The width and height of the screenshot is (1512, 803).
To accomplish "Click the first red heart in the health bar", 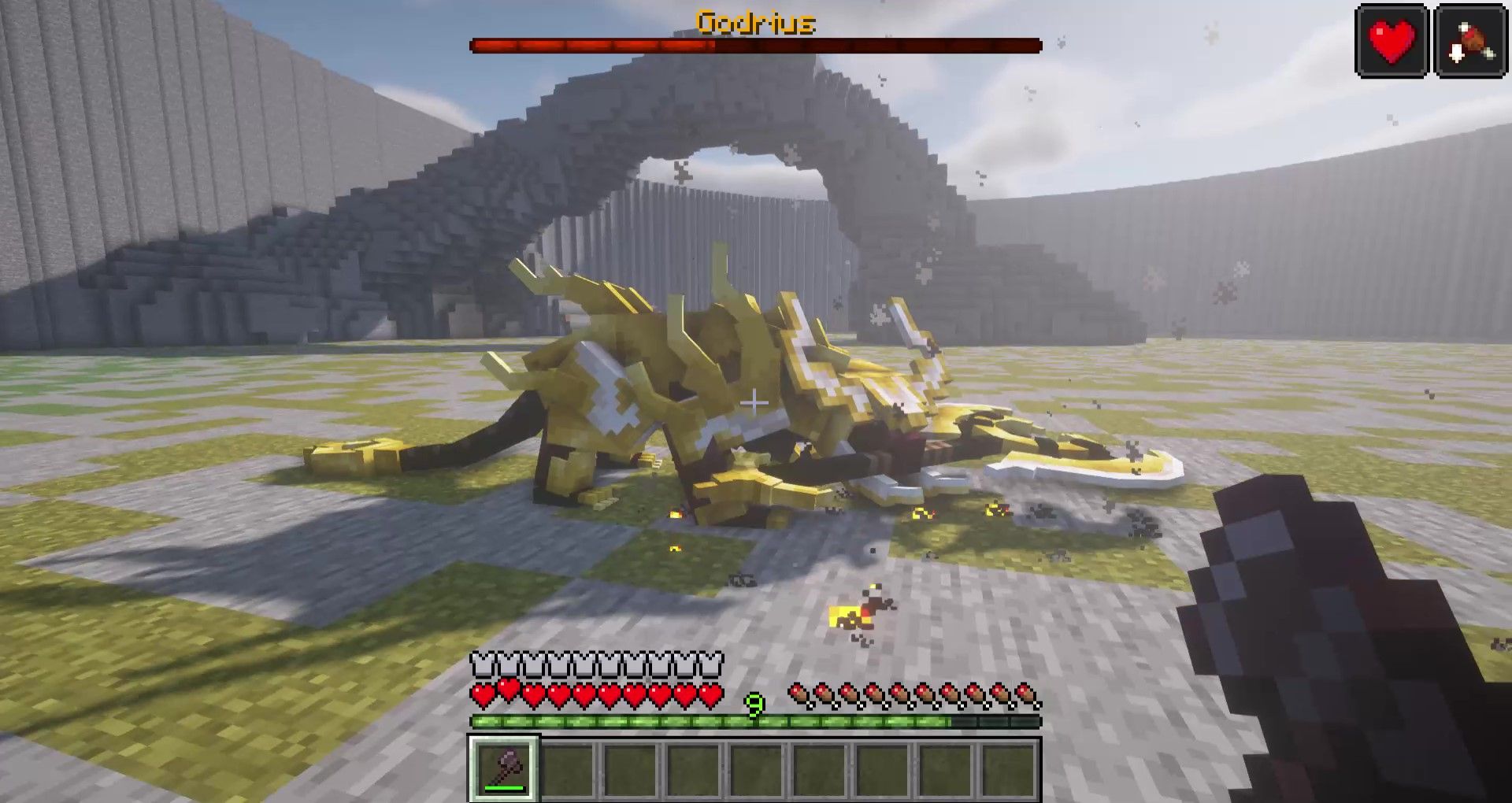I will (x=480, y=693).
